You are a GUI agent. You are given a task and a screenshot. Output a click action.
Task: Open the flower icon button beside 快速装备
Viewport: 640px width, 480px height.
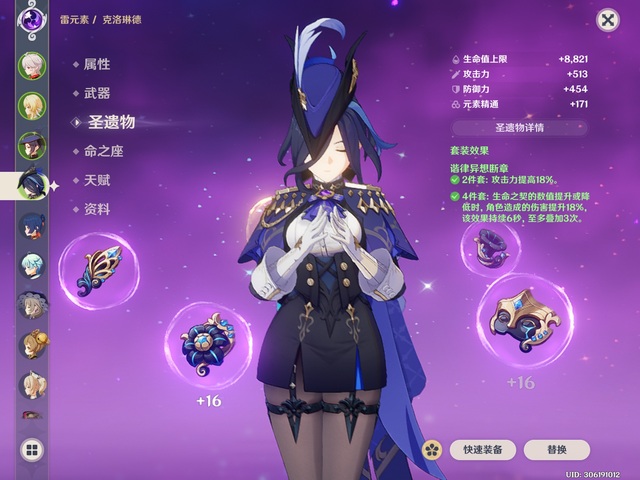pos(432,450)
